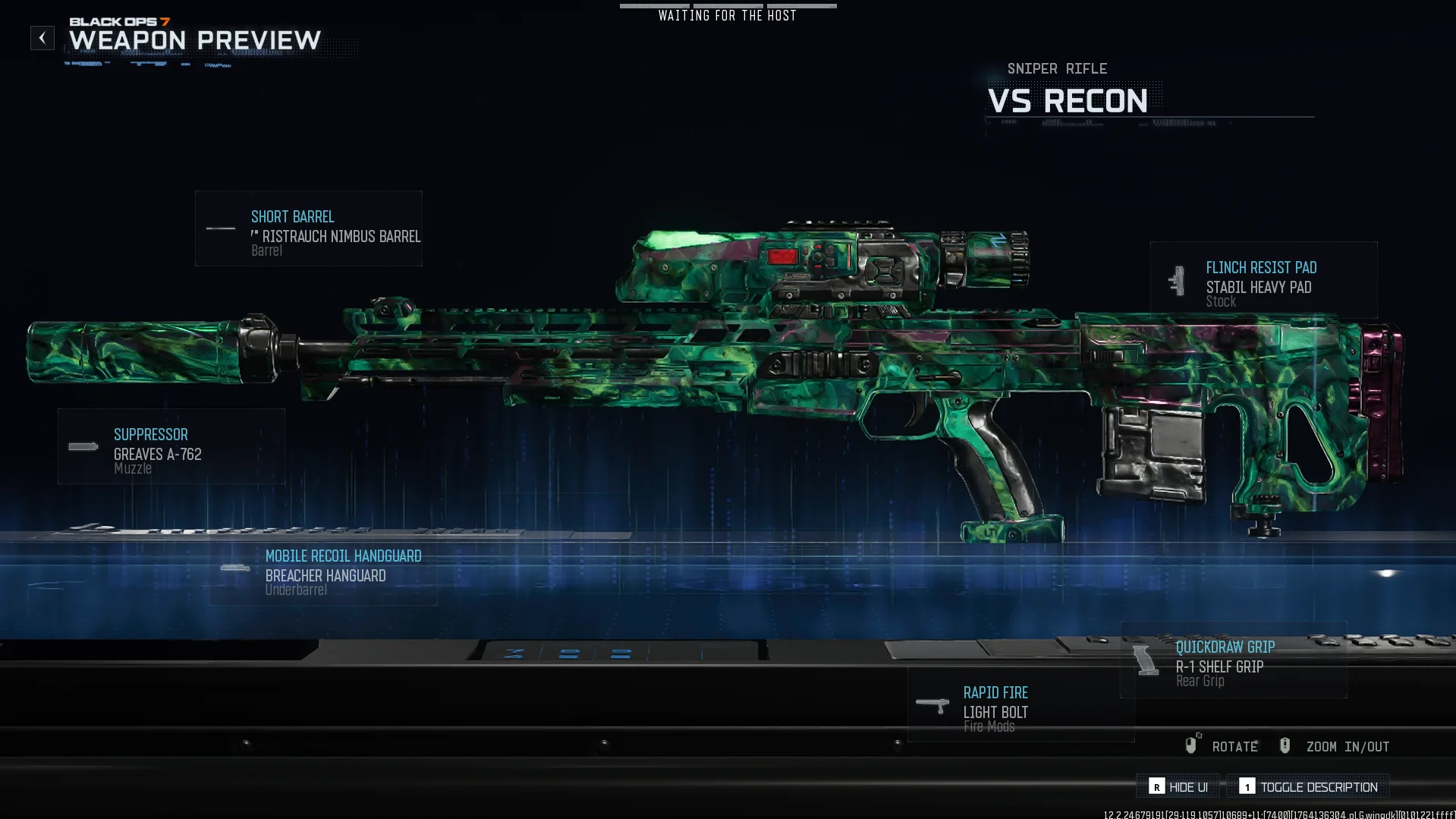This screenshot has width=1456, height=819.
Task: Open the Quickdraw Grip rear grip card
Action: coord(1233,660)
